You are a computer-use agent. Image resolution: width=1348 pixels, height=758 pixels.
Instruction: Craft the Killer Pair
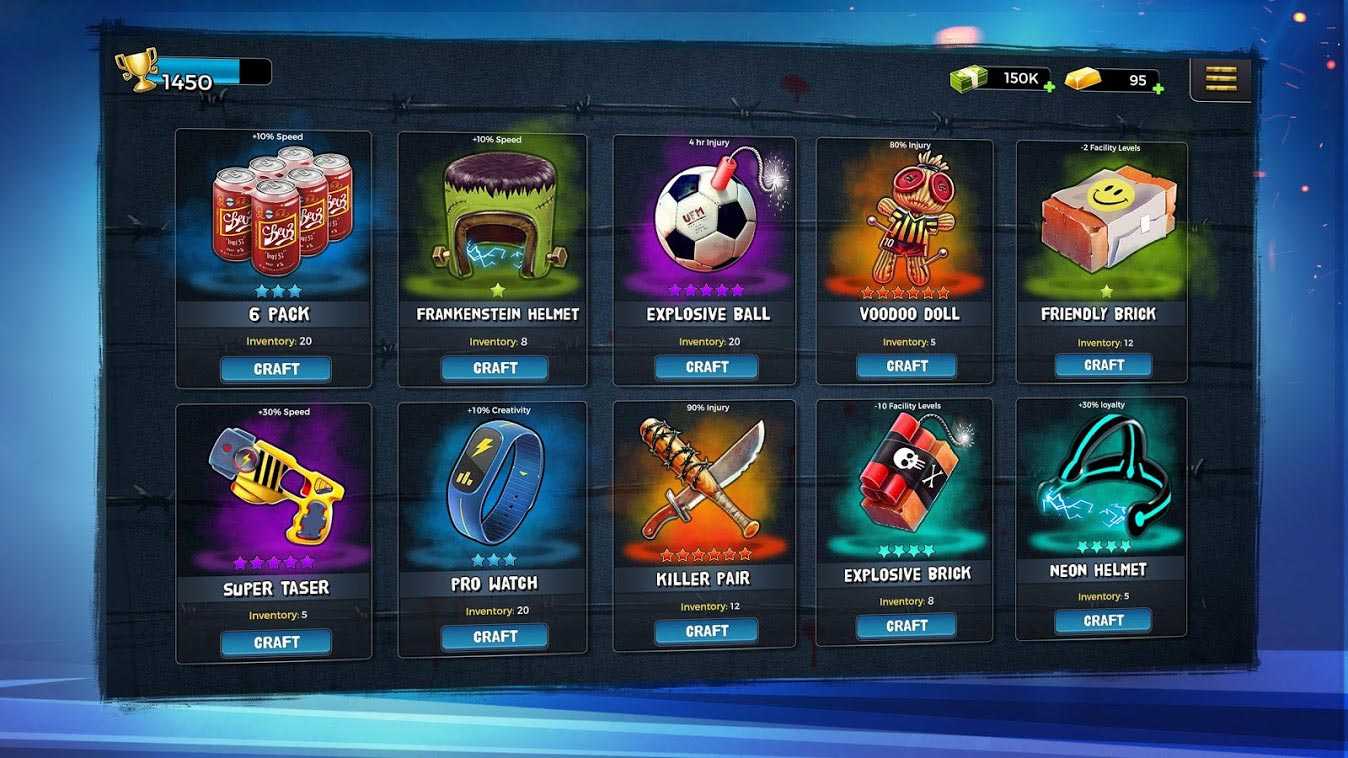706,631
